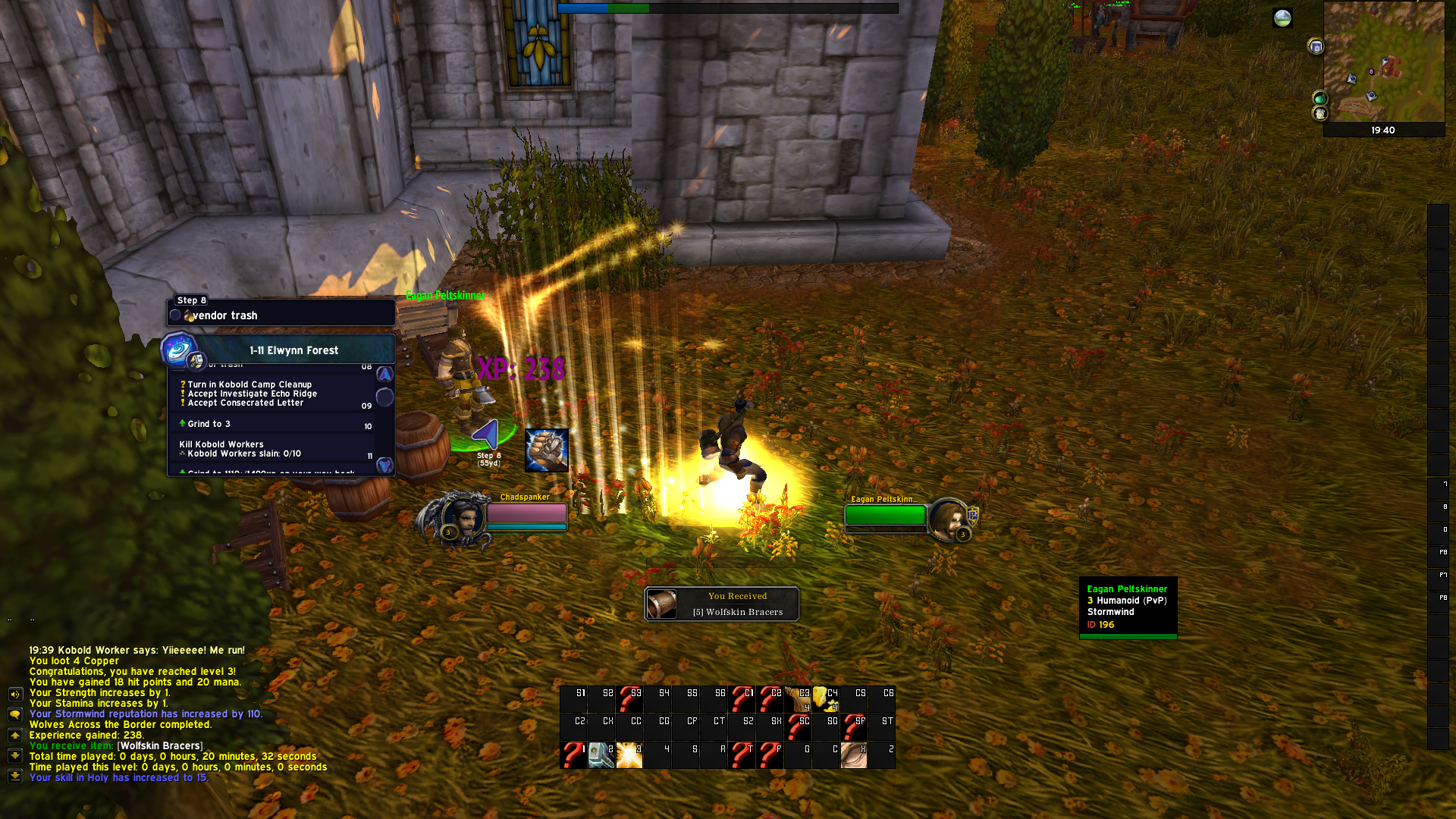This screenshot has width=1456, height=819.
Task: Click the 1-11 Elwynn Forest guide header
Action: pyautogui.click(x=293, y=350)
